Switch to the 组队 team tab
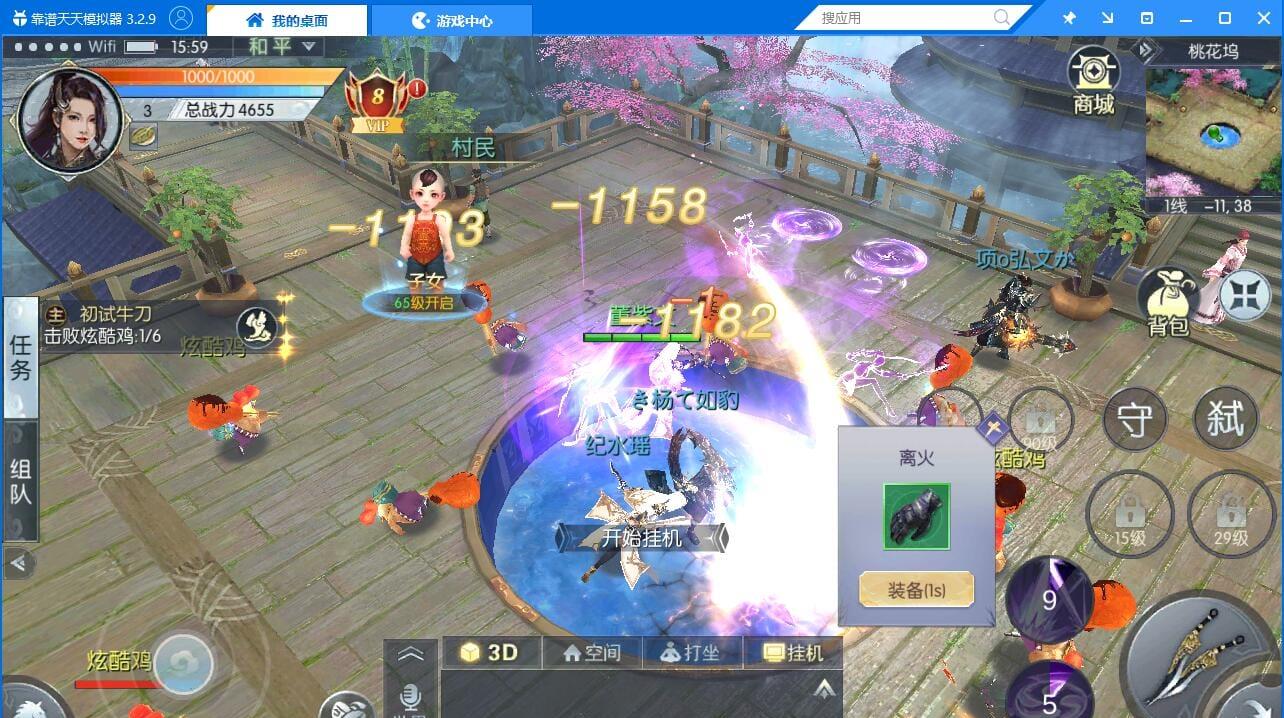This screenshot has width=1284, height=718. point(20,482)
